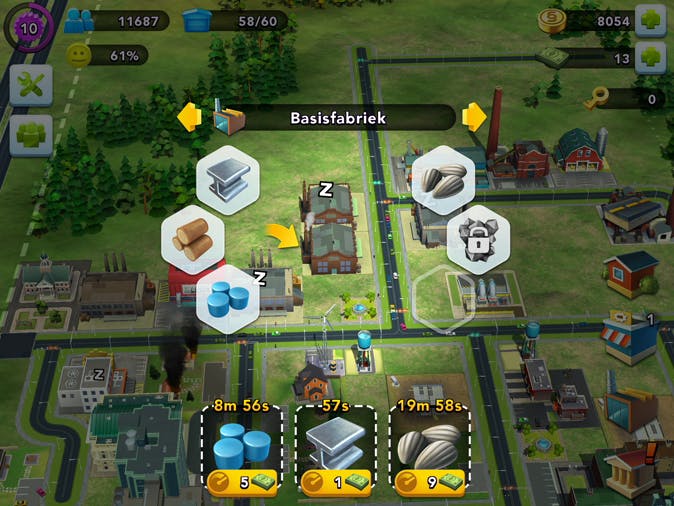Select the wood logs production item
The image size is (674, 506).
click(x=193, y=237)
